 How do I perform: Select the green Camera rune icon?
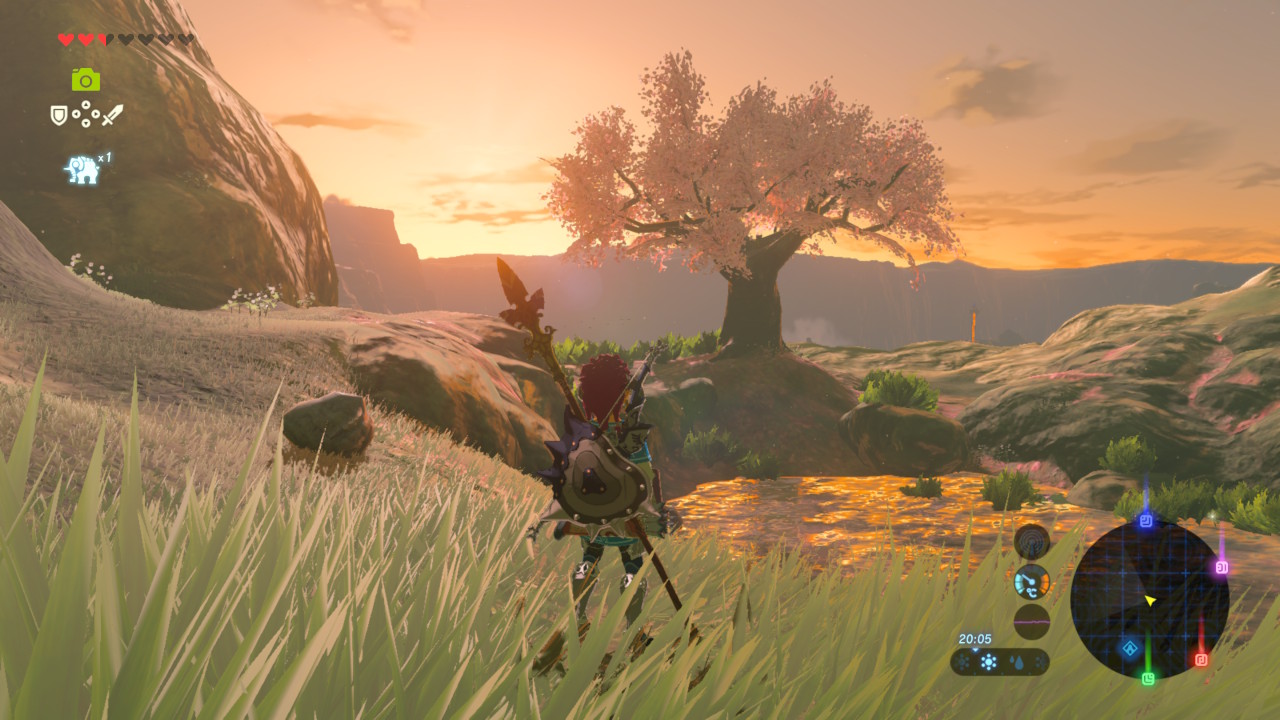[86, 79]
